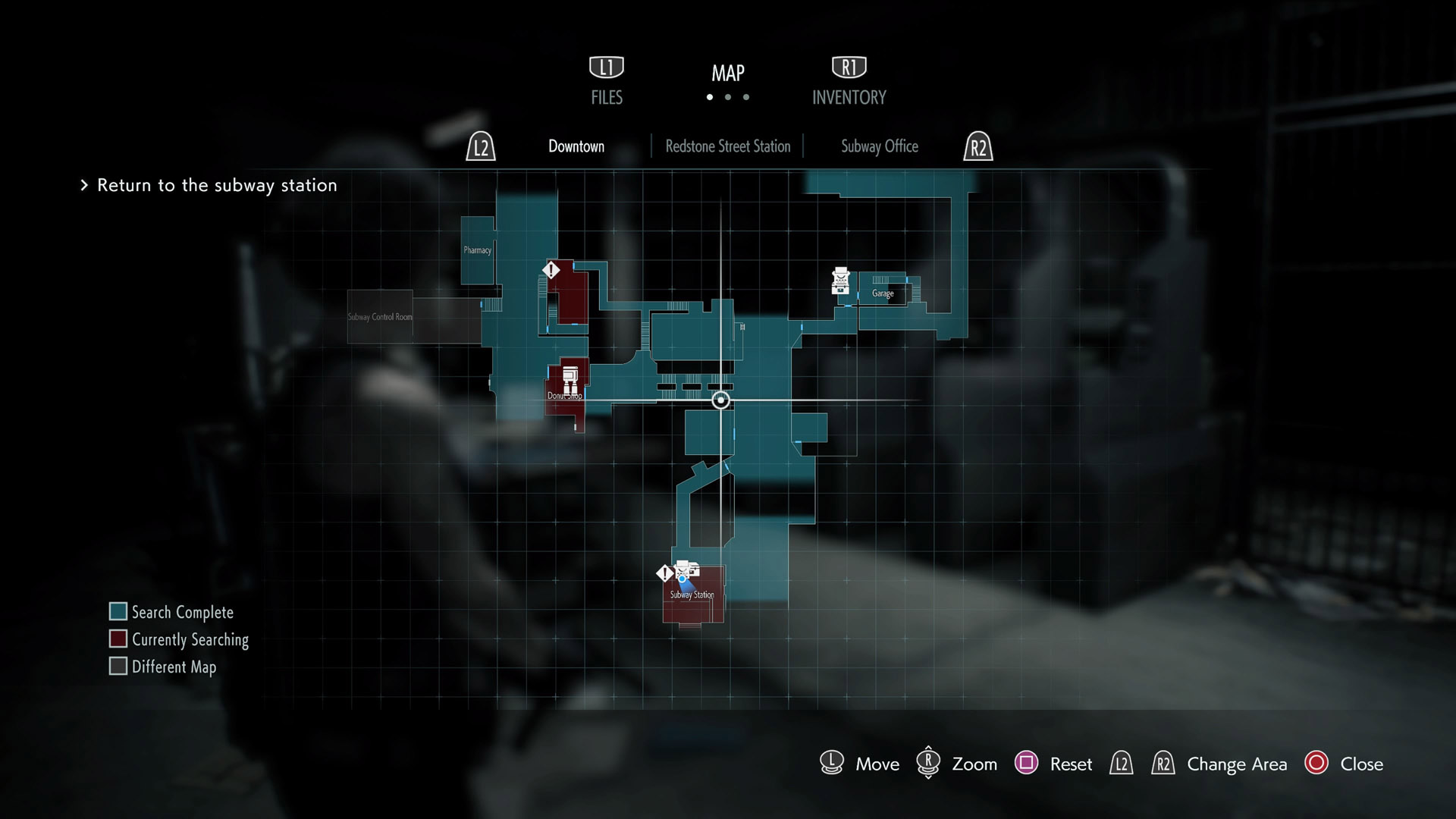Click the Return to the subway station objective
The image size is (1456, 819).
[216, 185]
